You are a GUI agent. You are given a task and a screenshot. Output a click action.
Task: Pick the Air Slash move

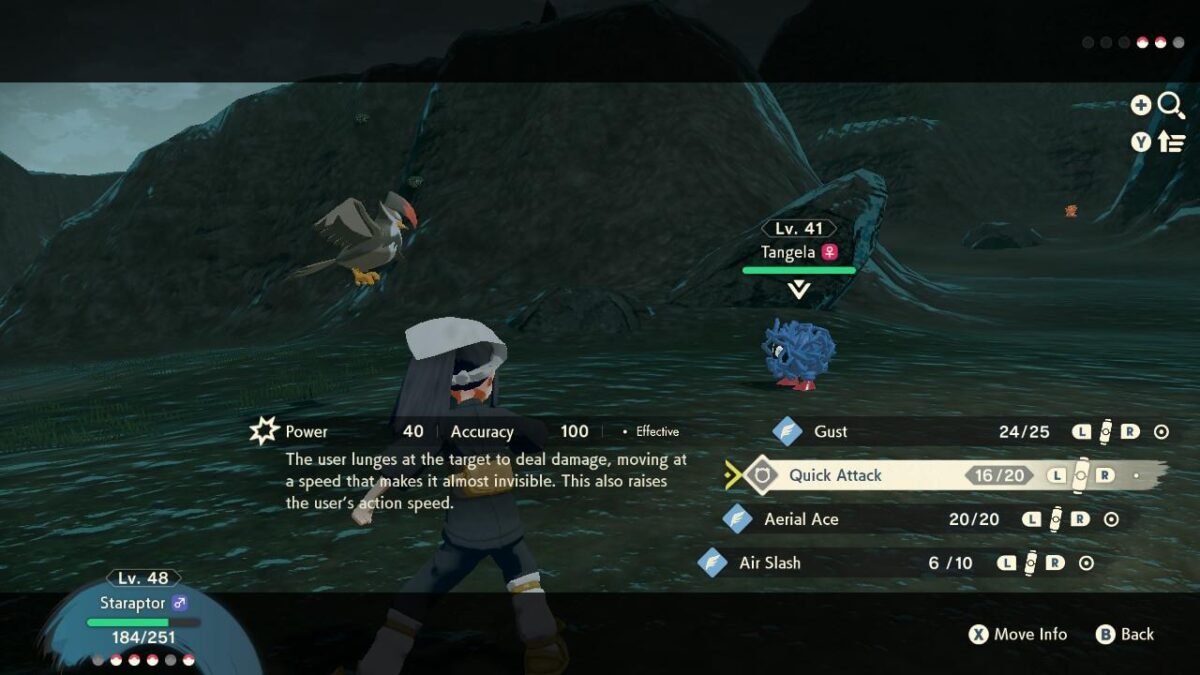point(769,563)
